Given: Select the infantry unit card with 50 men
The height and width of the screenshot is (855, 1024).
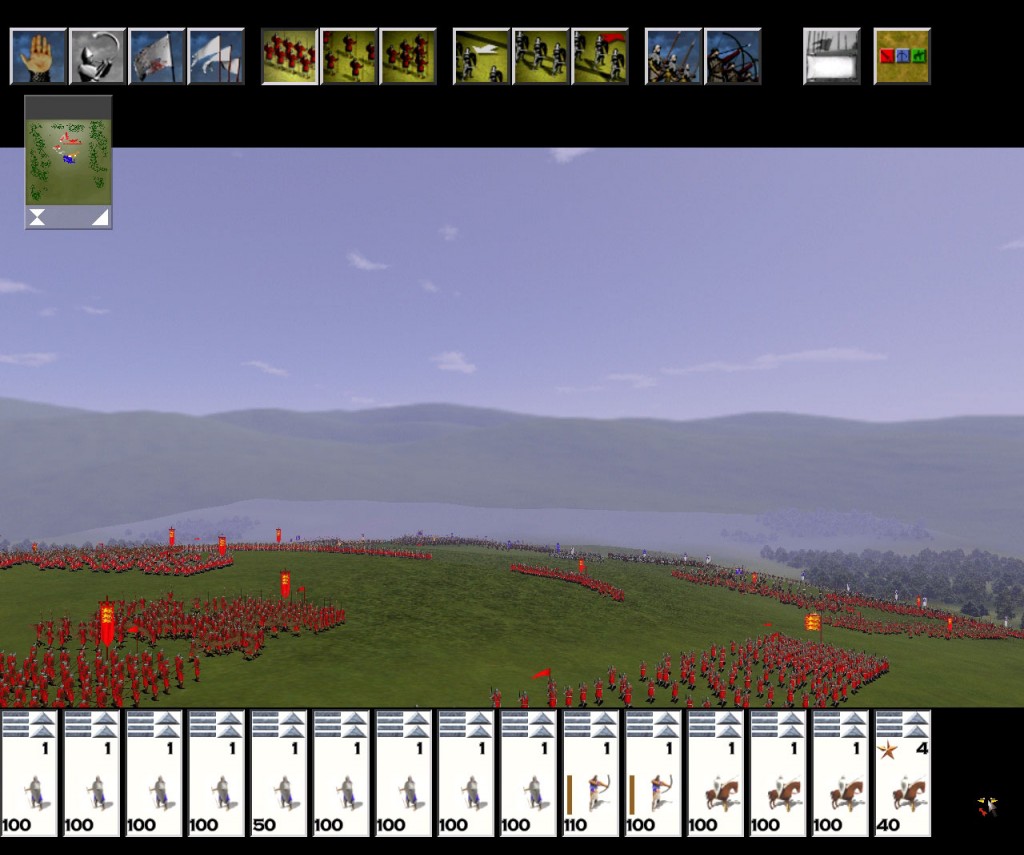Looking at the screenshot, I should [279, 773].
